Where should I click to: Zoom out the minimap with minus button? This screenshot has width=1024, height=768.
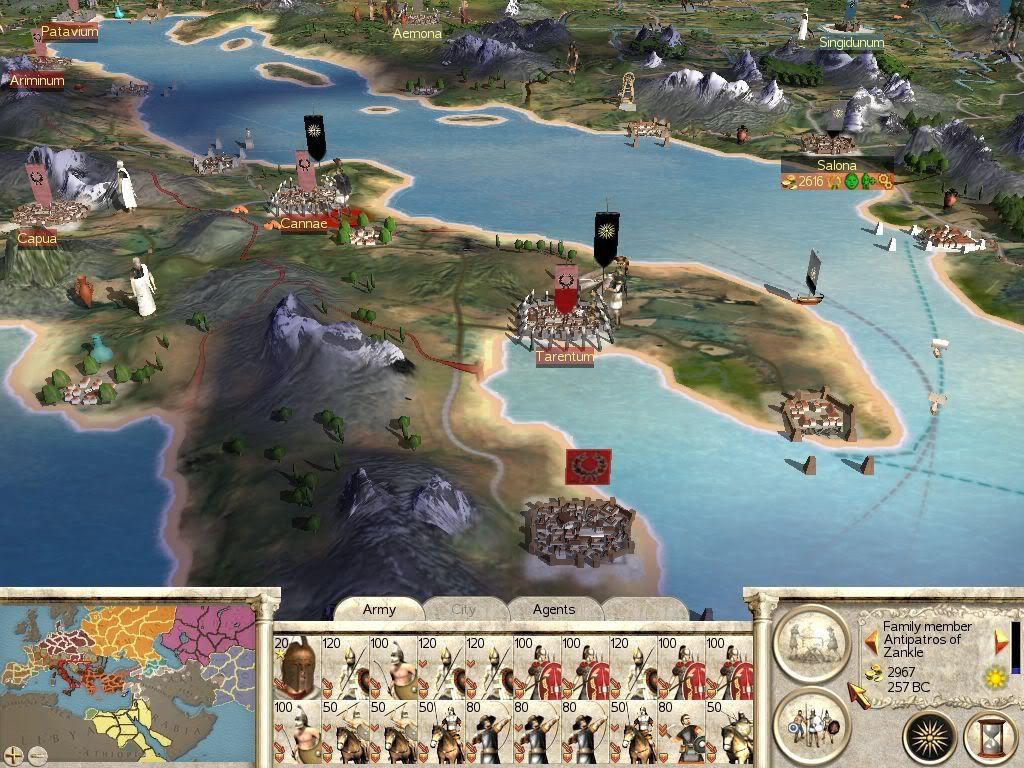[35, 753]
